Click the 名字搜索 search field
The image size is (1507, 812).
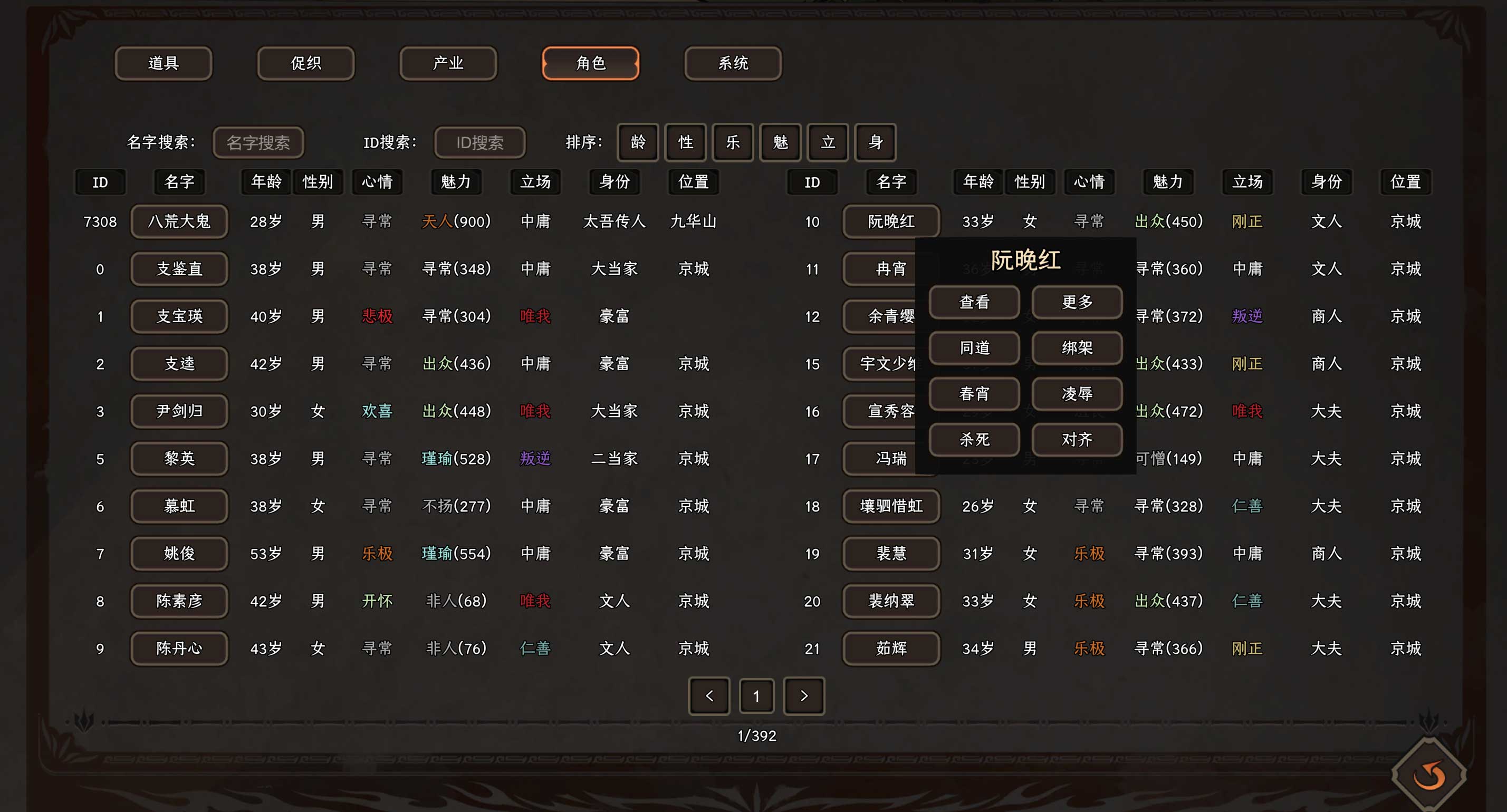coord(258,143)
